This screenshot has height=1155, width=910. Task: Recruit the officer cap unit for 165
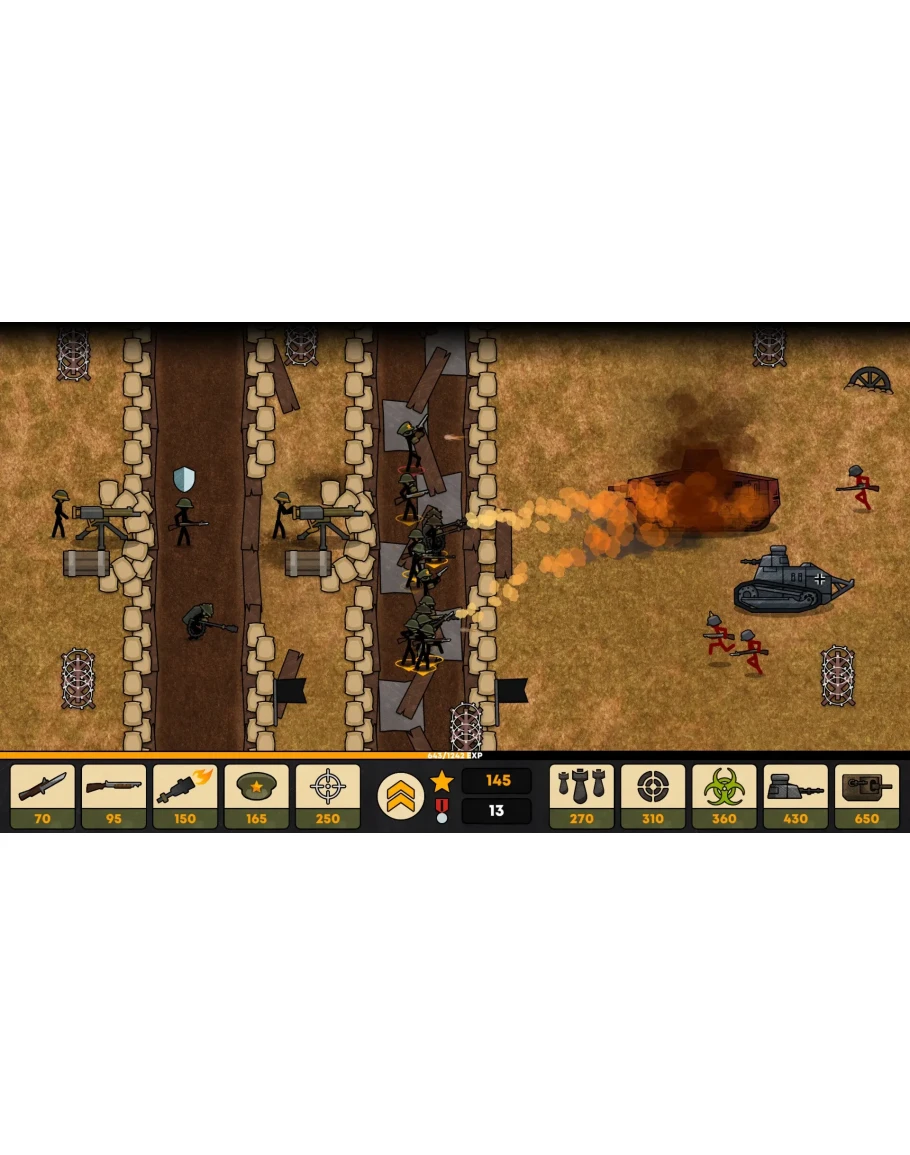pyautogui.click(x=256, y=796)
